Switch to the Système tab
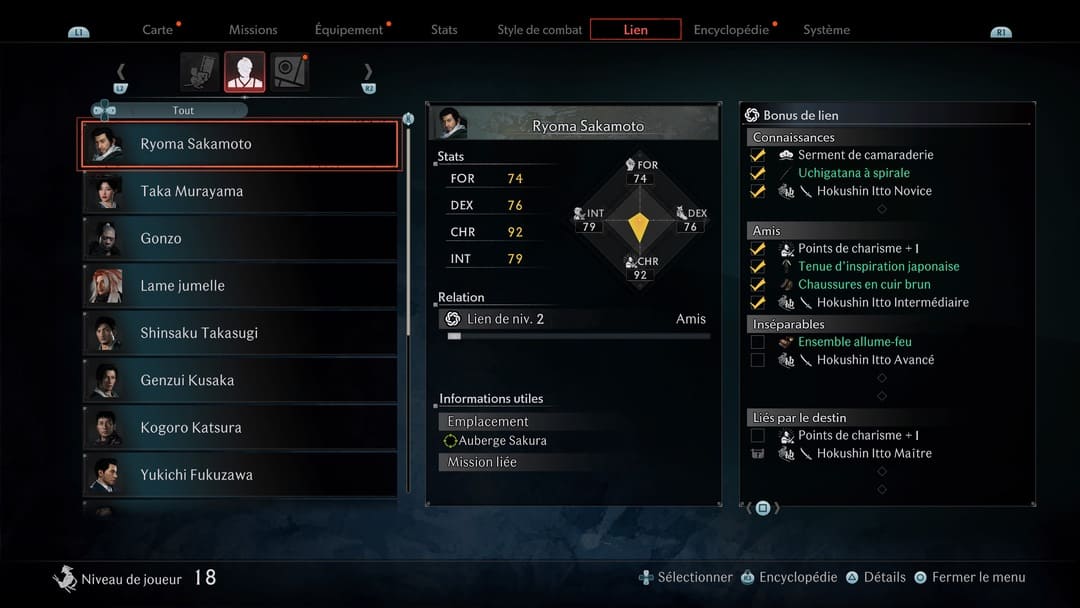 click(x=826, y=30)
